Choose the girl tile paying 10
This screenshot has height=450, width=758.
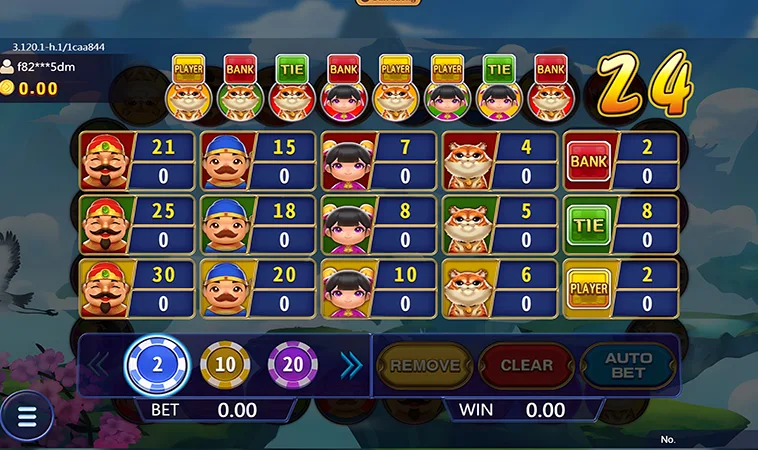point(379,289)
